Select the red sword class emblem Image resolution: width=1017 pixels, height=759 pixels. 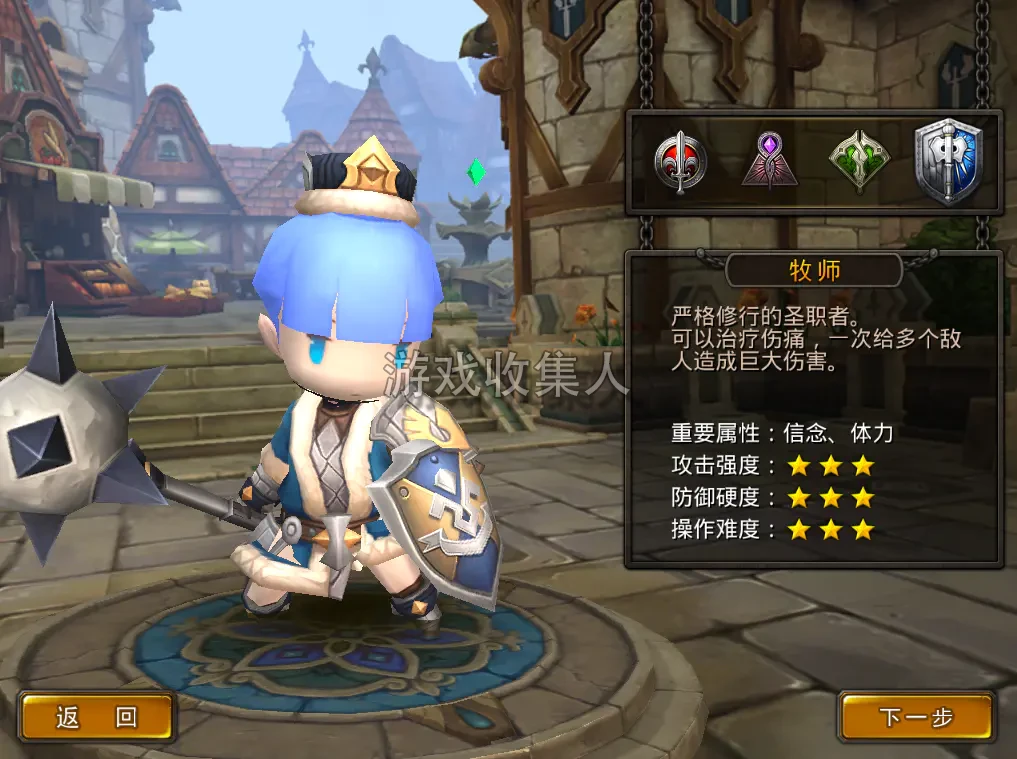680,162
